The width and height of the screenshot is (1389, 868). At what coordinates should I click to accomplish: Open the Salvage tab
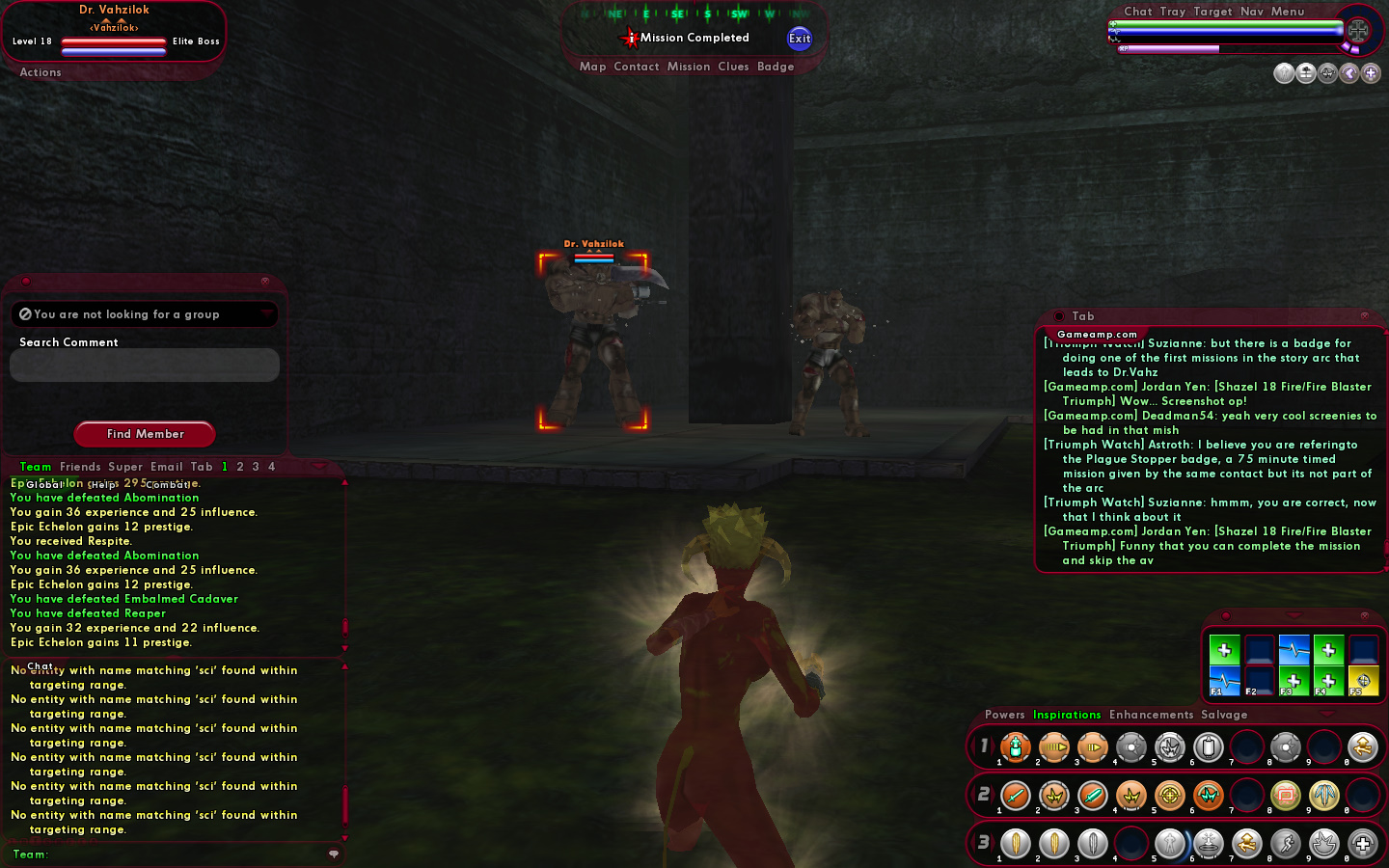(x=1224, y=715)
